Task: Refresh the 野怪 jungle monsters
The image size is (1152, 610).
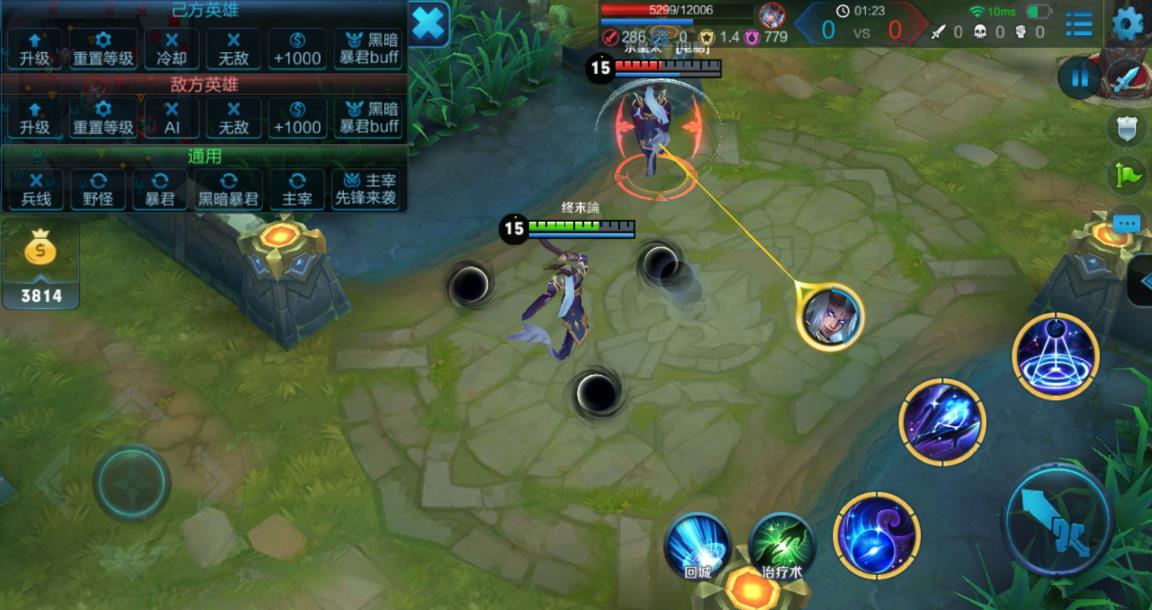Action: click(98, 189)
